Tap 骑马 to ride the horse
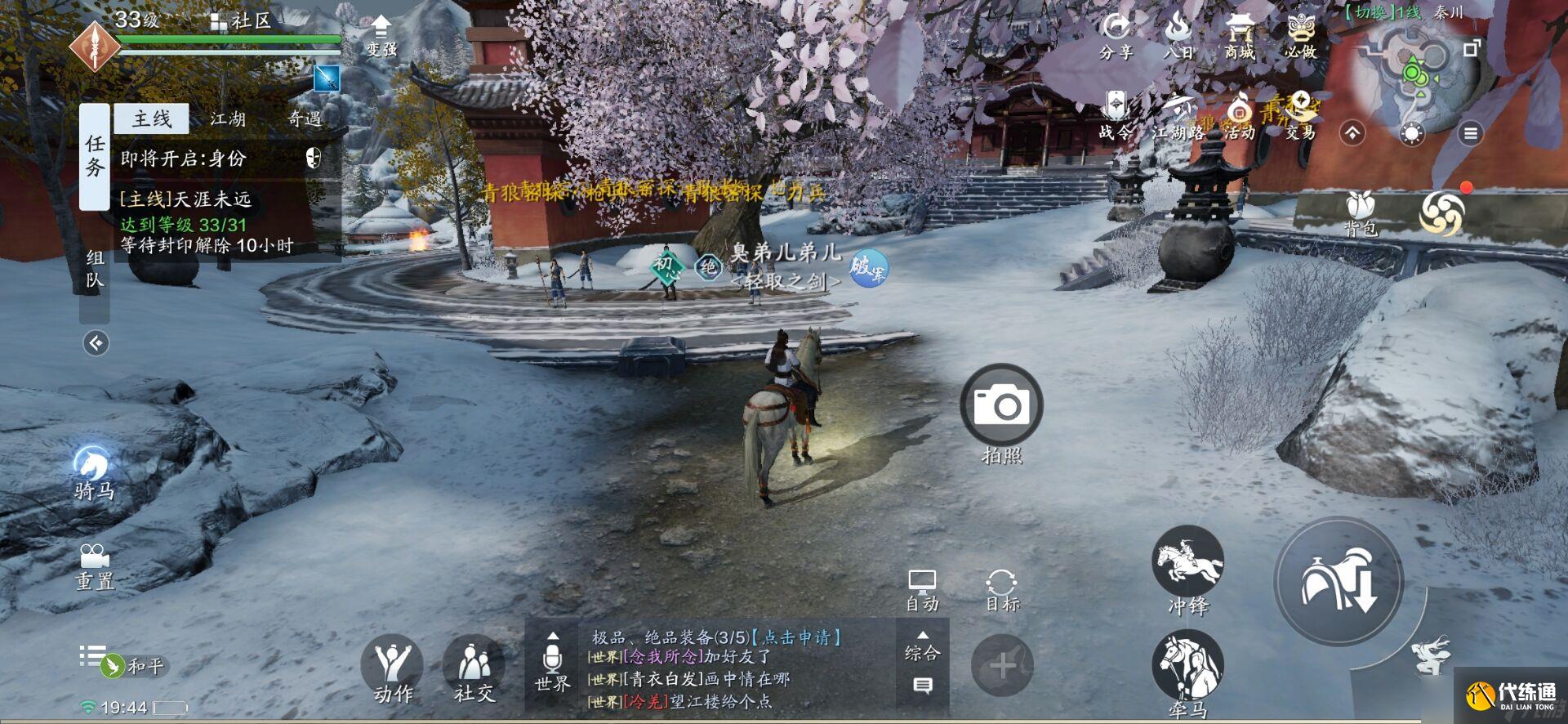The width and height of the screenshot is (1568, 724). click(92, 466)
